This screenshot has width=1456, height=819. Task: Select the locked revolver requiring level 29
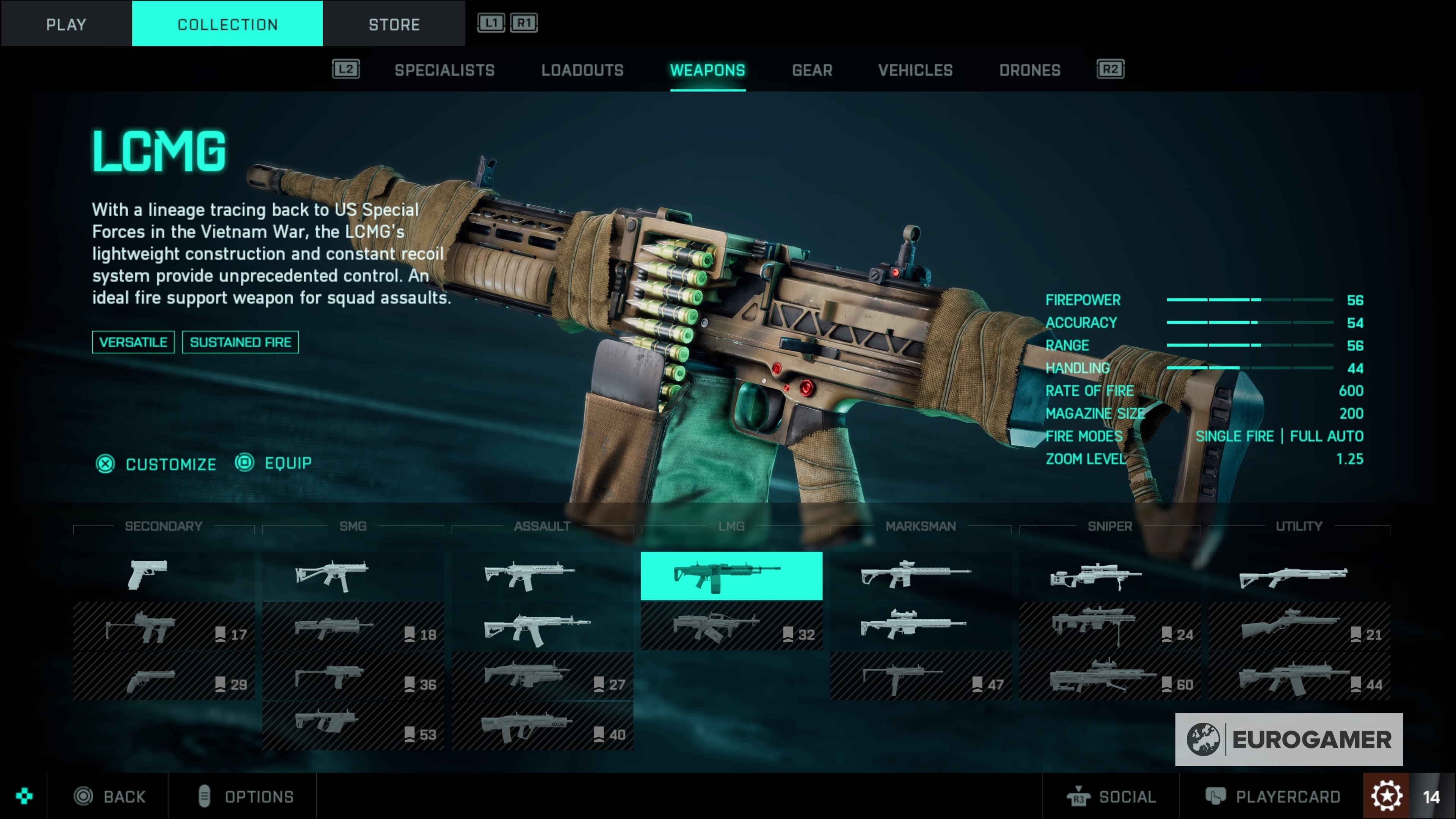(x=163, y=676)
